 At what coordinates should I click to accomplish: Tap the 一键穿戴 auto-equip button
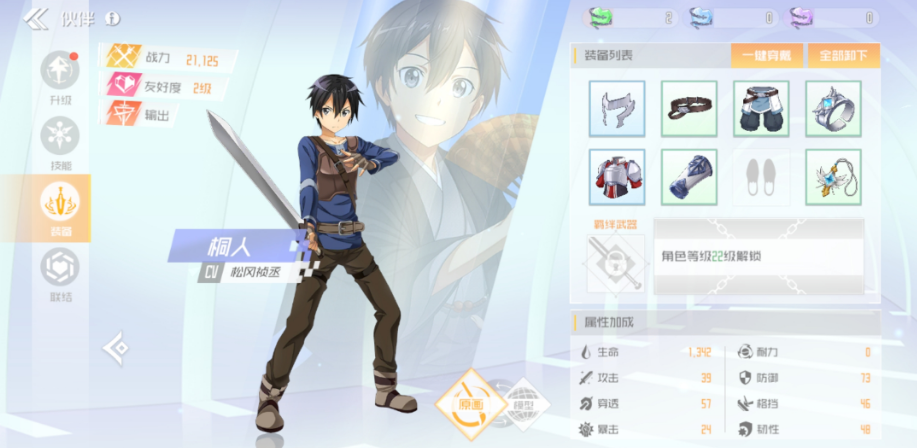[x=766, y=55]
